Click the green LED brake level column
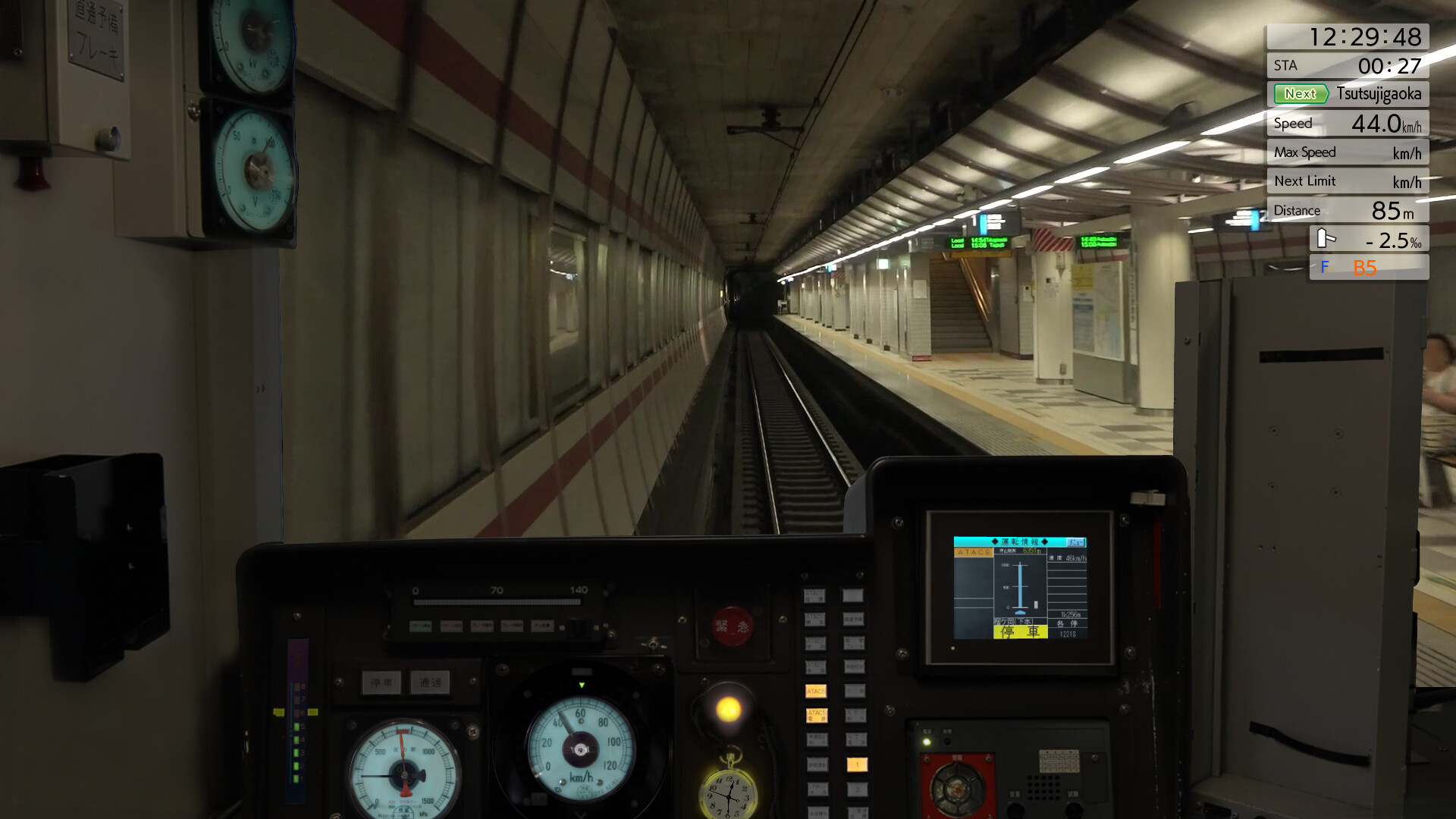The height and width of the screenshot is (819, 1456). (296, 732)
